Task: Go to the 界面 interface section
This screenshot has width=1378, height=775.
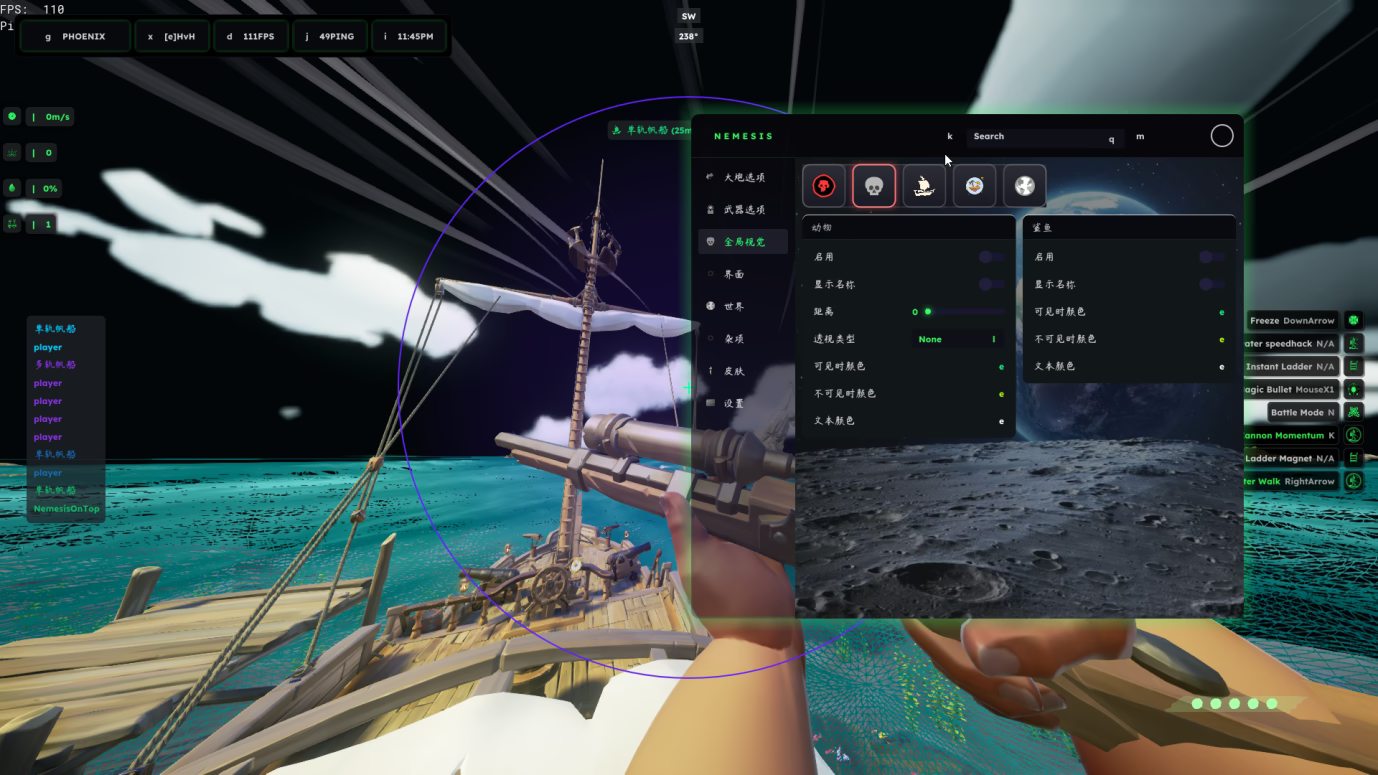Action: [733, 274]
